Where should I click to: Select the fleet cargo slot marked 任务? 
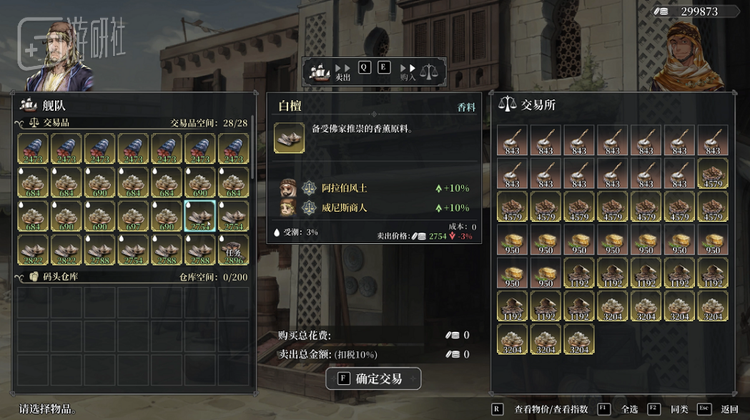(x=234, y=250)
